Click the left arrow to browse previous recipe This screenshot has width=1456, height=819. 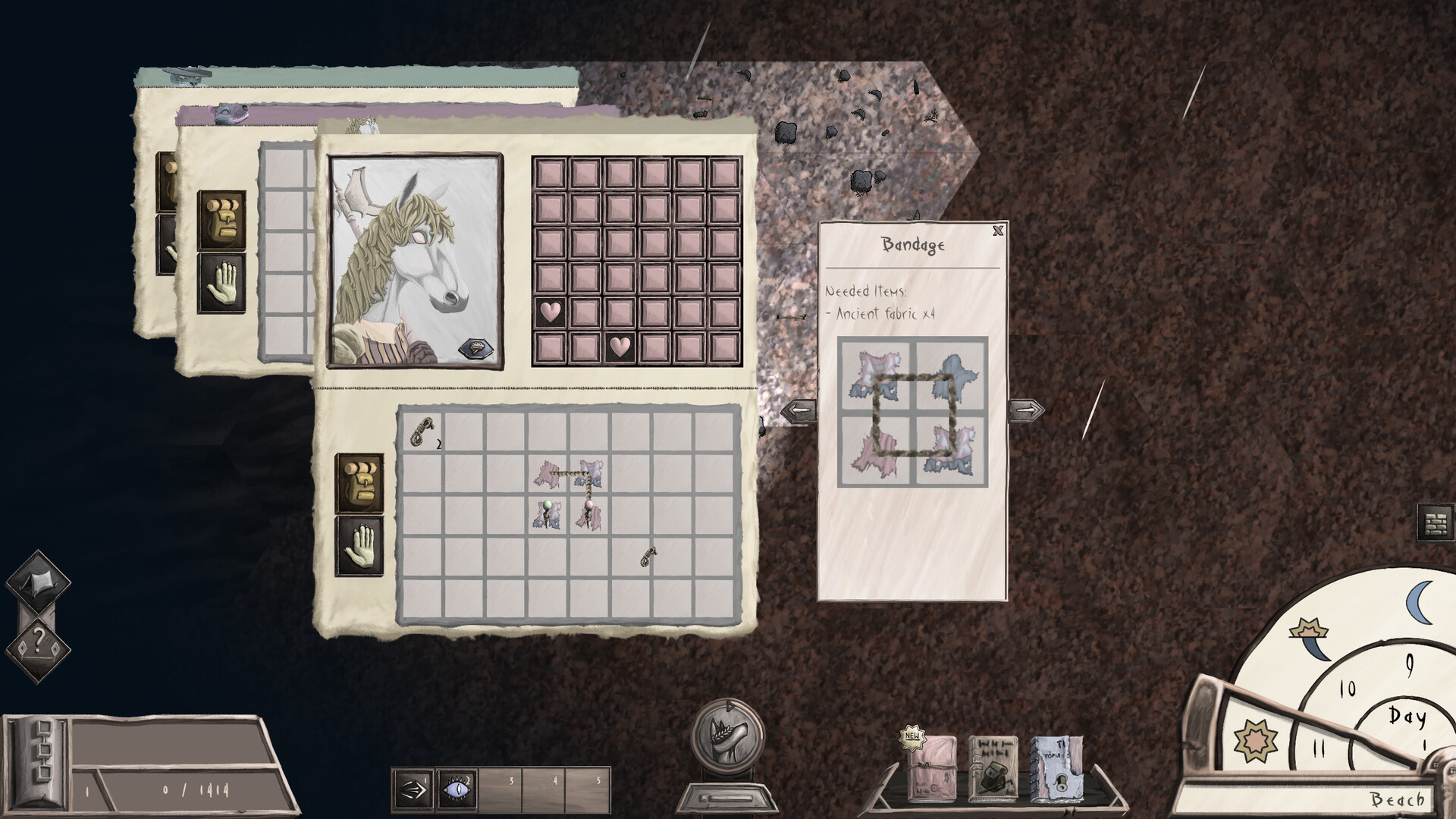(x=800, y=409)
